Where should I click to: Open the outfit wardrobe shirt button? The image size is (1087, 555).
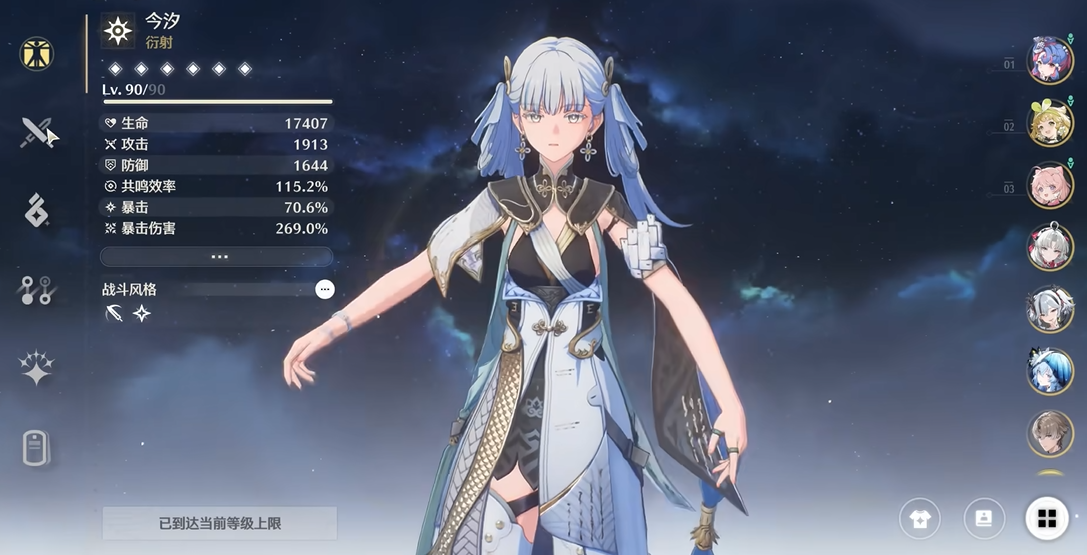(x=919, y=518)
